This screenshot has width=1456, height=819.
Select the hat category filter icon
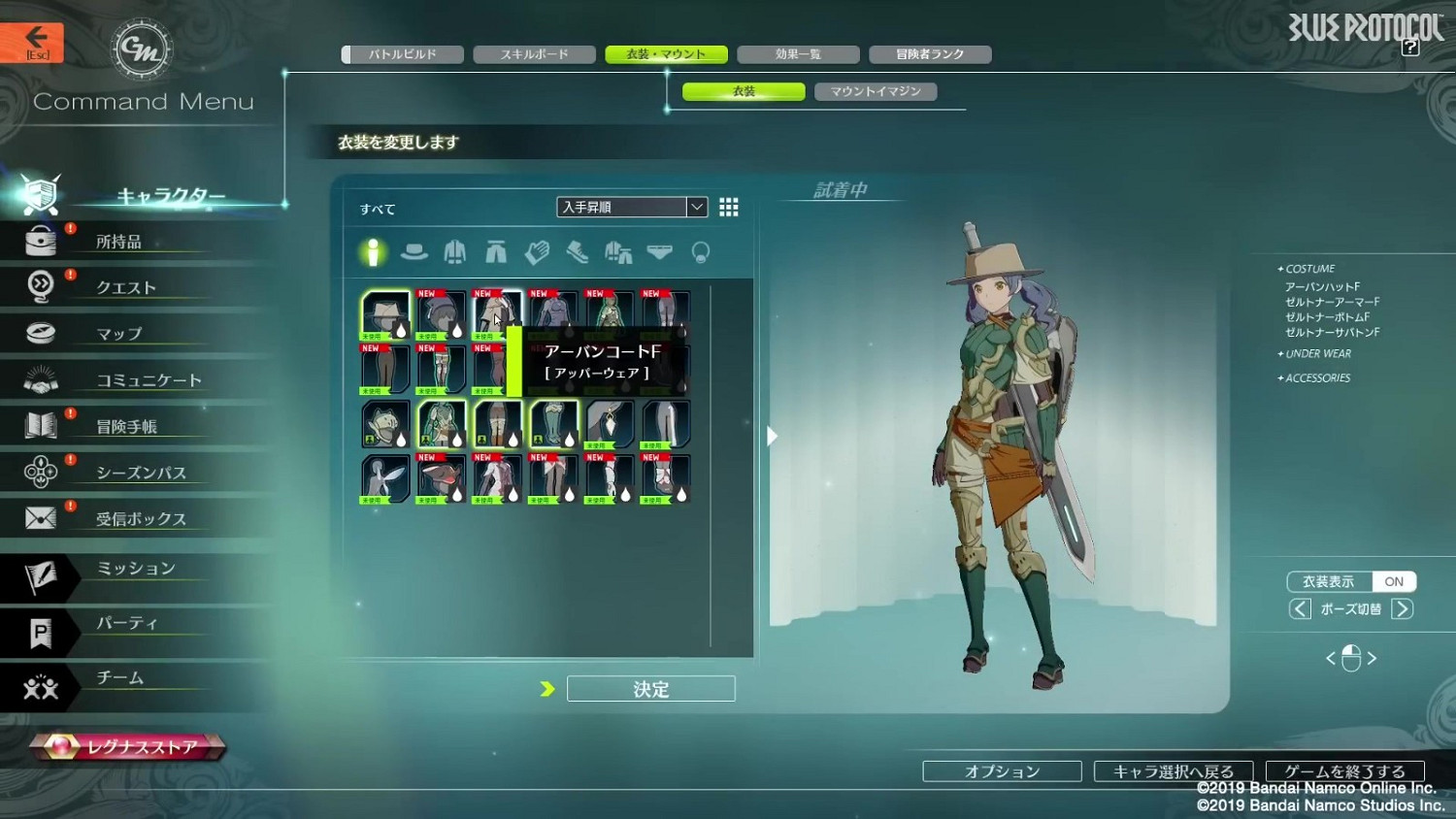(415, 252)
